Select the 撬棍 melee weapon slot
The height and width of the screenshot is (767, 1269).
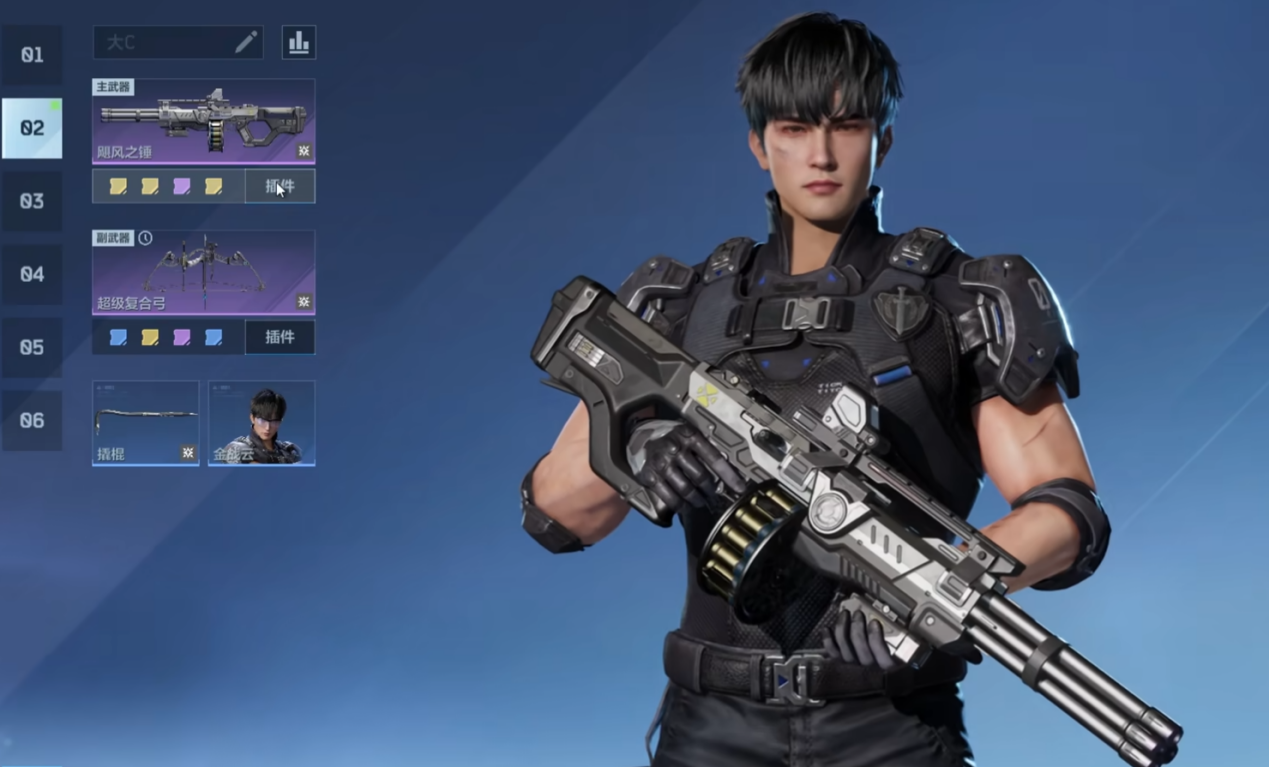(145, 422)
